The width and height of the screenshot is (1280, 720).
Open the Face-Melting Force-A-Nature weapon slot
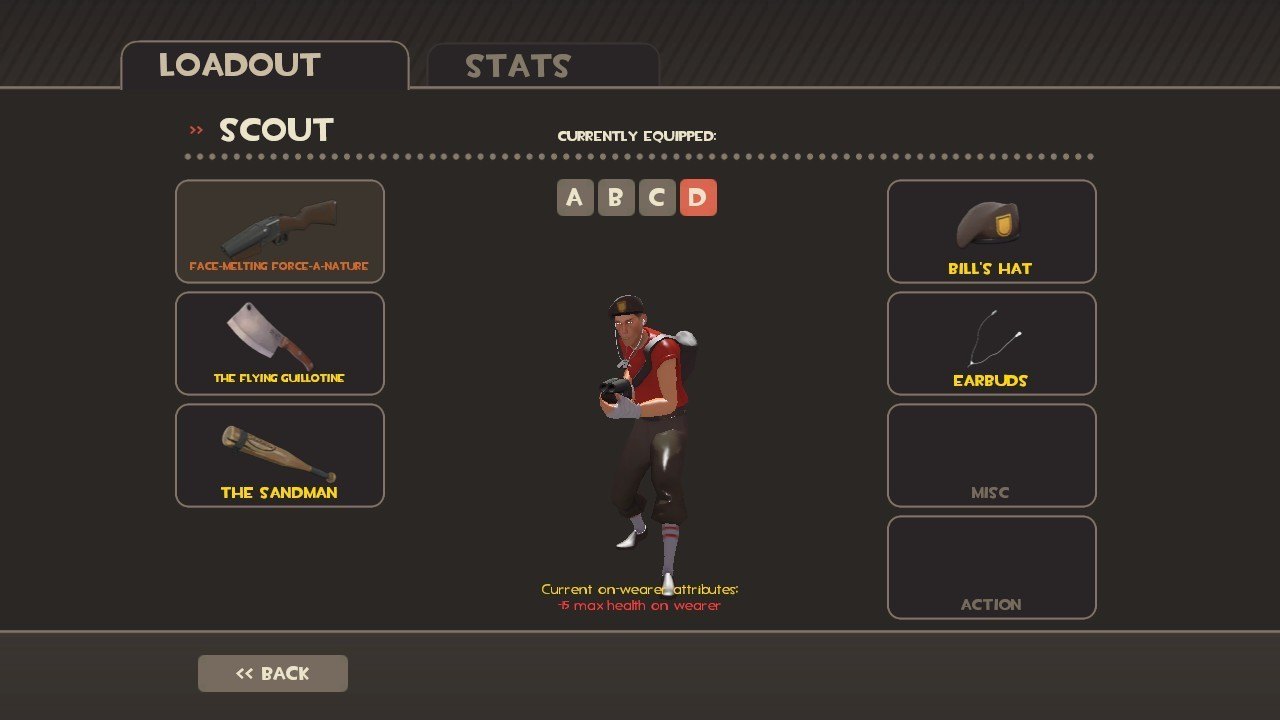(x=280, y=231)
